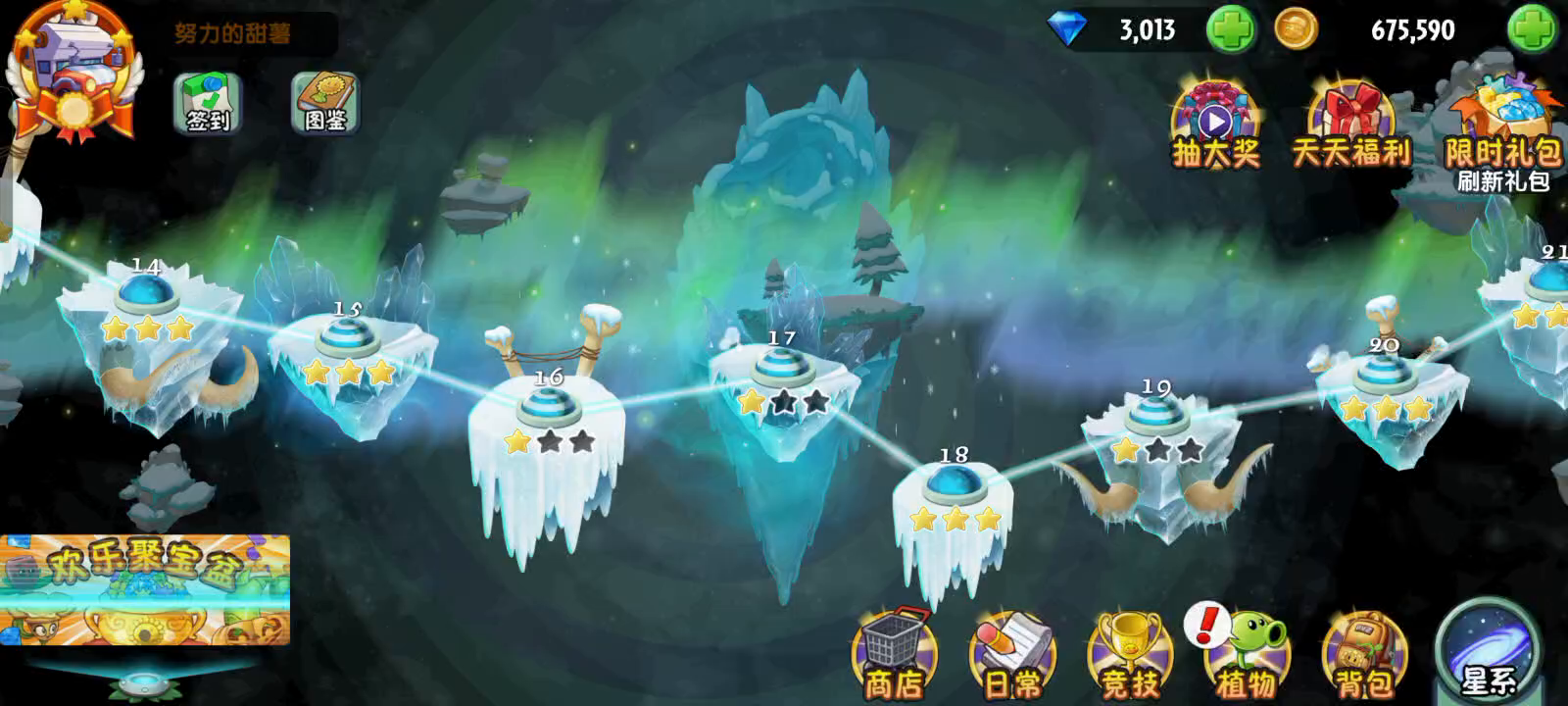Open the 欢乐聚宝盆 event banner
The width and height of the screenshot is (1568, 706).
point(145,589)
